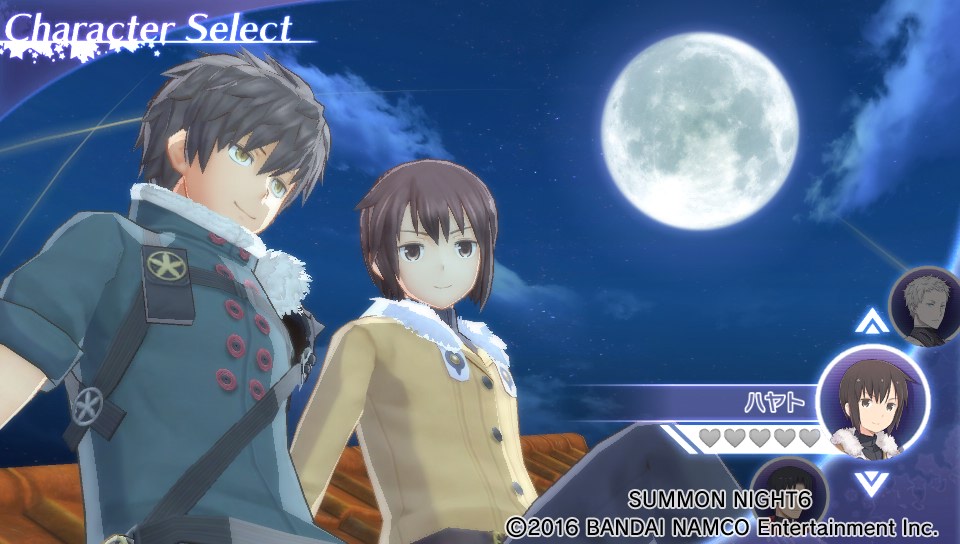The image size is (960, 544).
Task: Click the down arrow to scroll characters
Action: [873, 484]
